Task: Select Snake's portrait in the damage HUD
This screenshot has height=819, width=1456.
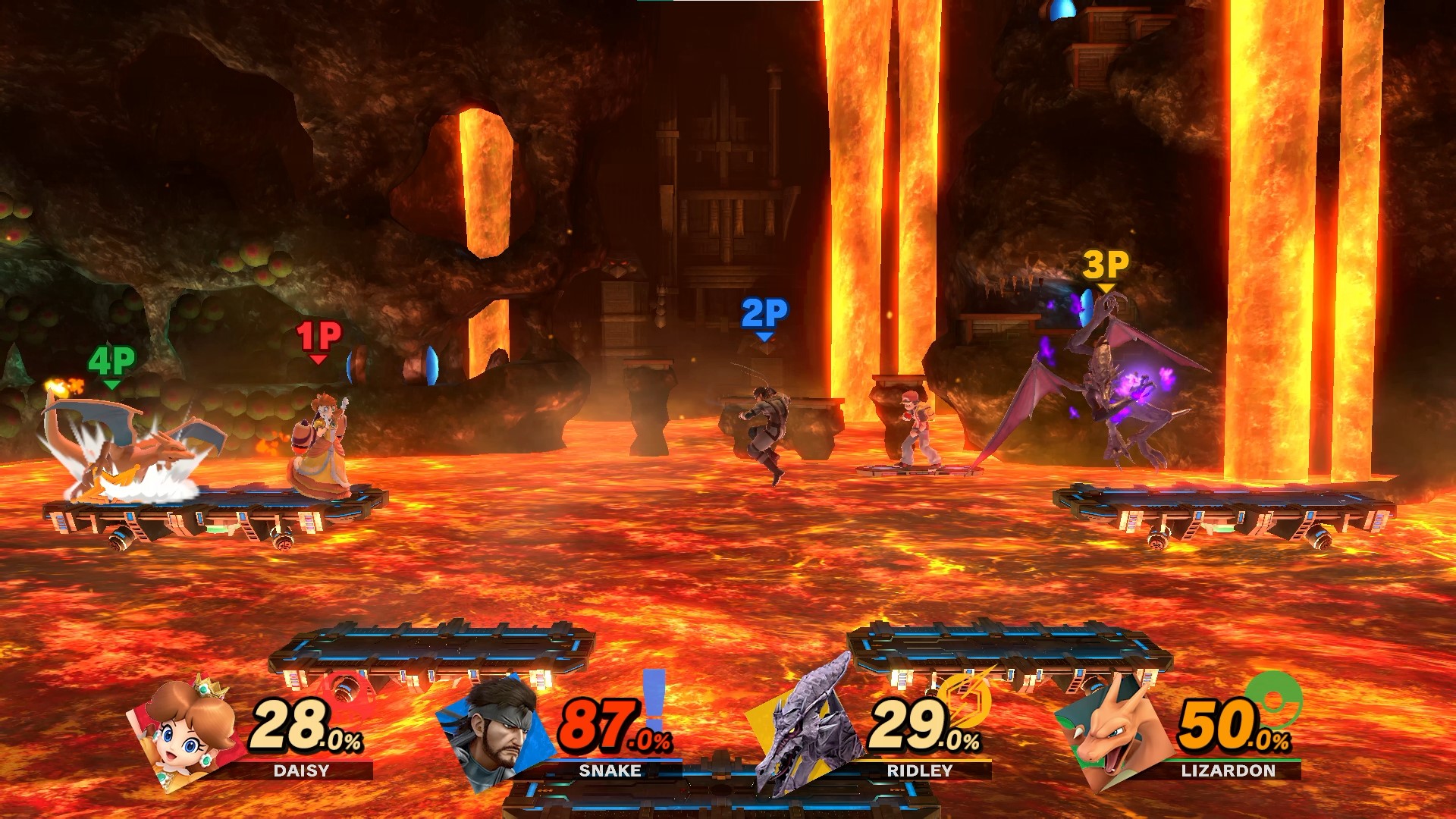Action: (496, 730)
